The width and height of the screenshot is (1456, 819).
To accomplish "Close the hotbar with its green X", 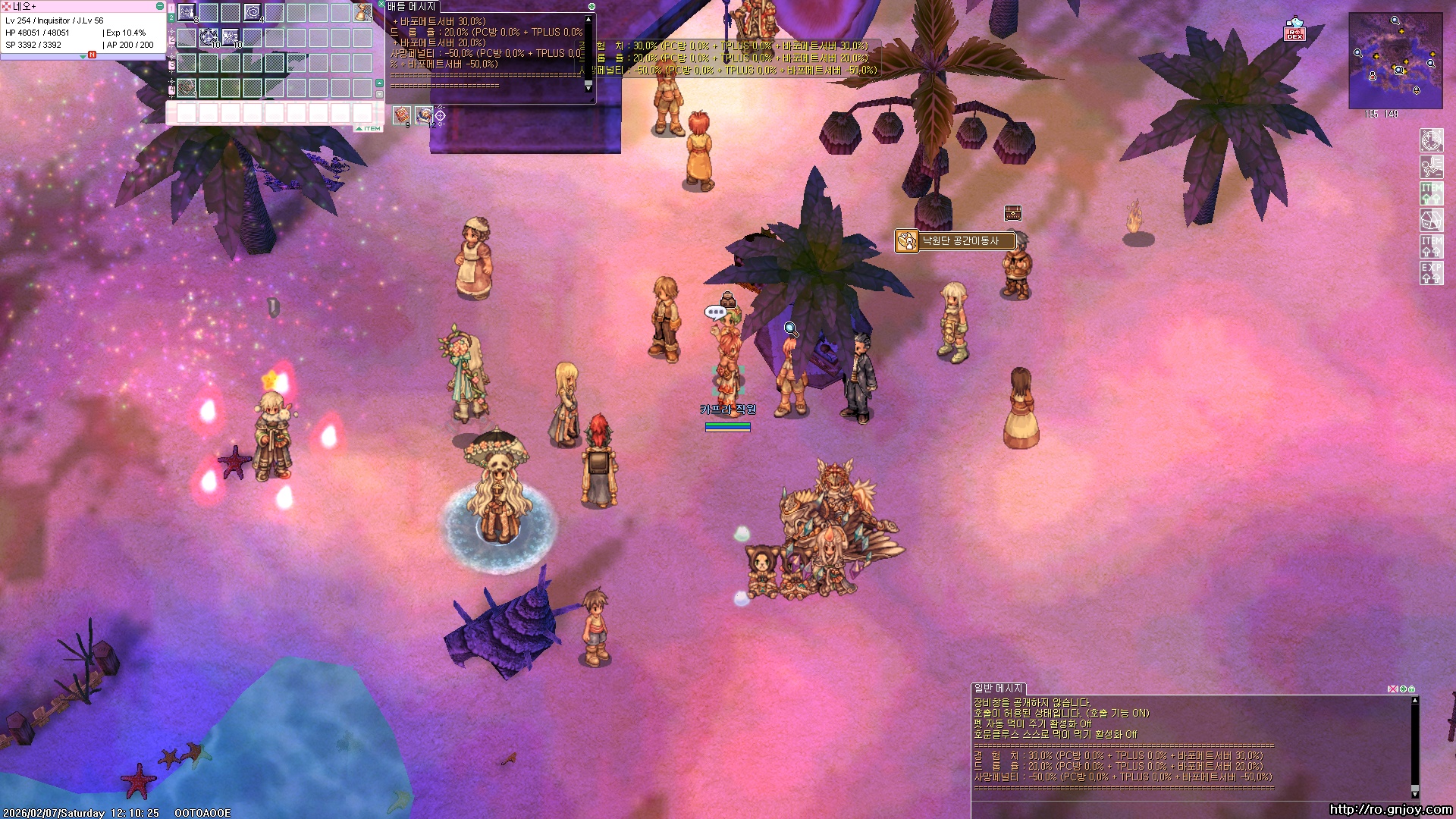I will [381, 5].
